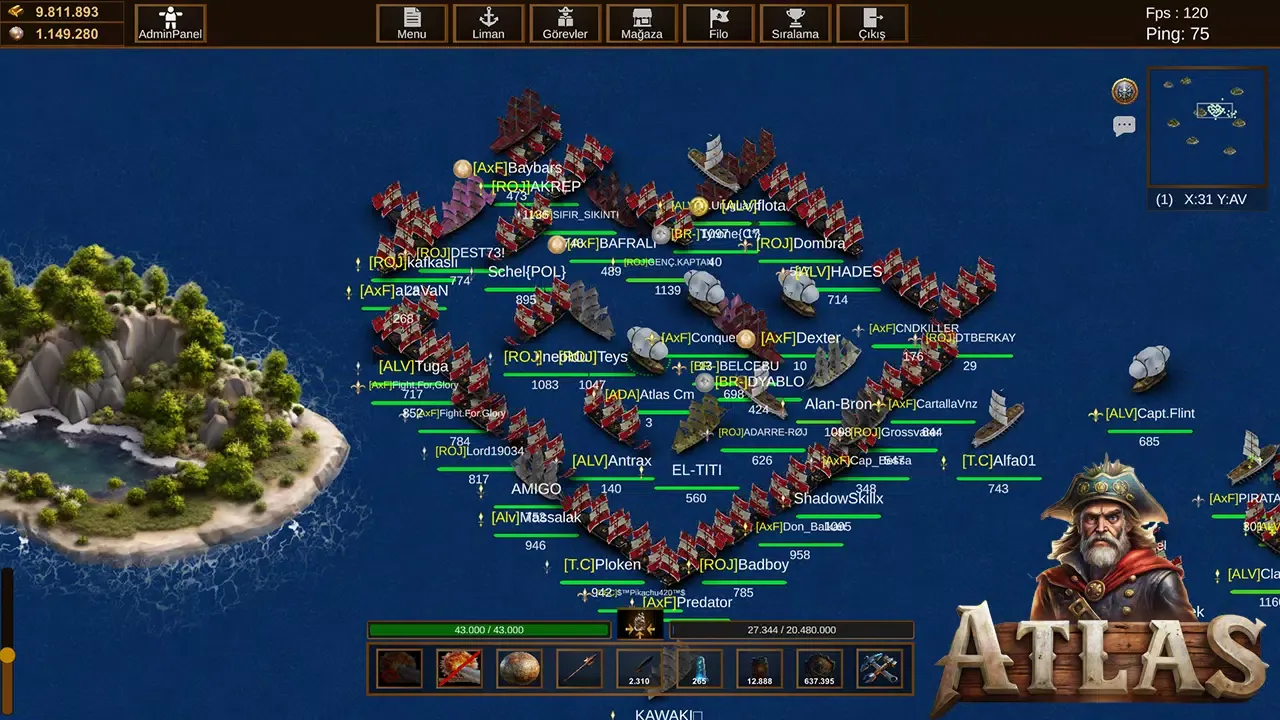
Task: Select the crossed-out cannon item slot
Action: pos(459,668)
